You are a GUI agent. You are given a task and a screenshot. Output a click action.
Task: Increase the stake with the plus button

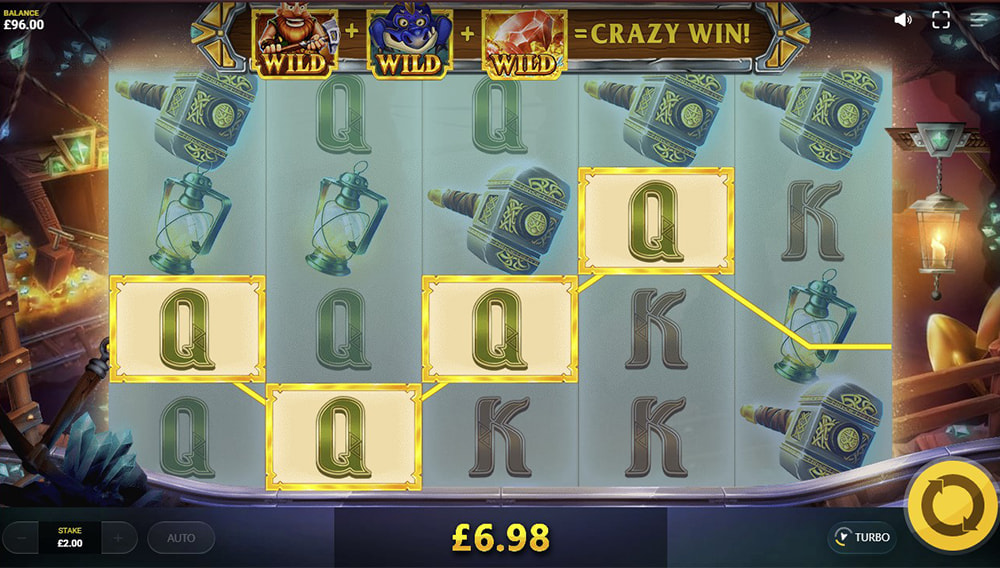[118, 538]
